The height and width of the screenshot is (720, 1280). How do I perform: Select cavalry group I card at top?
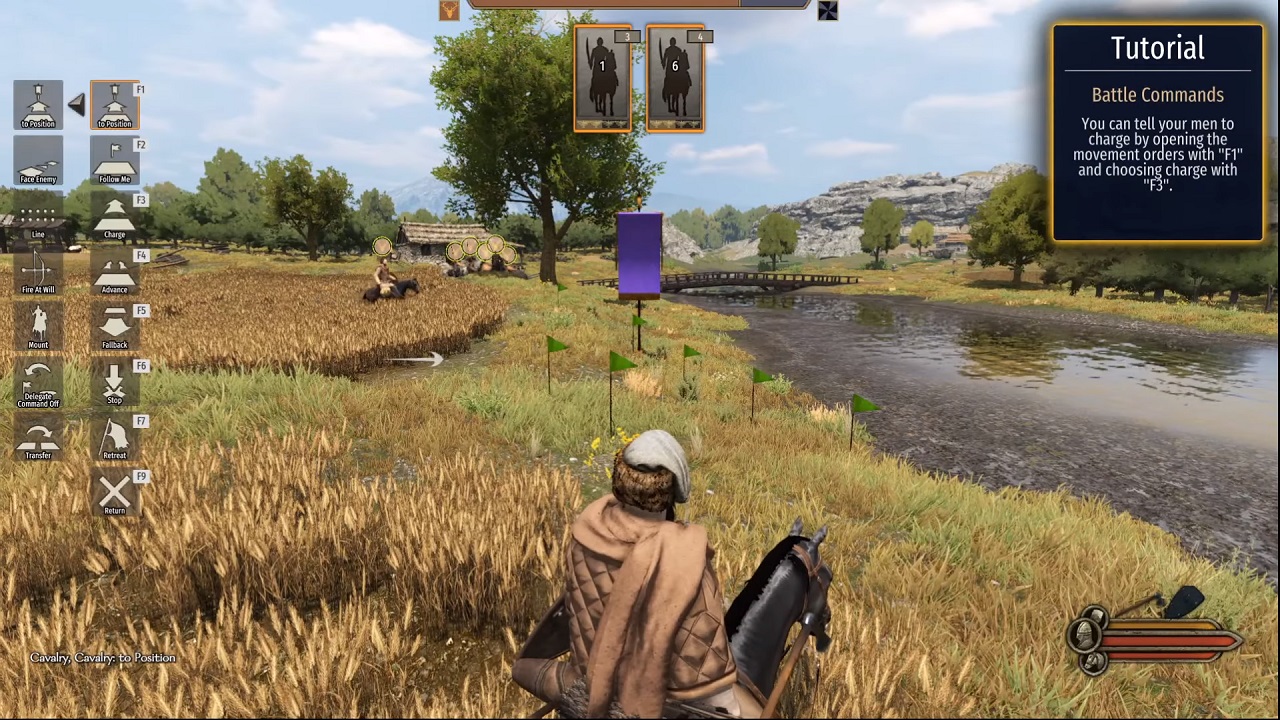602,77
